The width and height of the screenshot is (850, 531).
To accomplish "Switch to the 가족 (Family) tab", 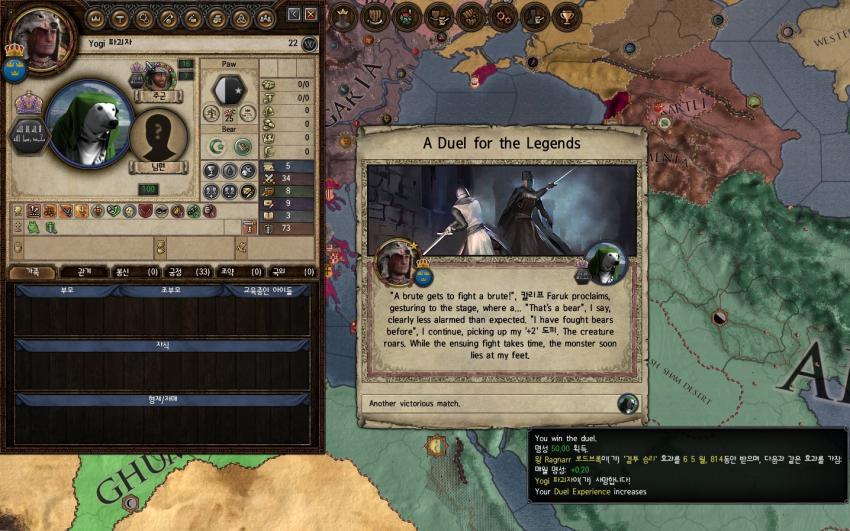I will pos(32,271).
